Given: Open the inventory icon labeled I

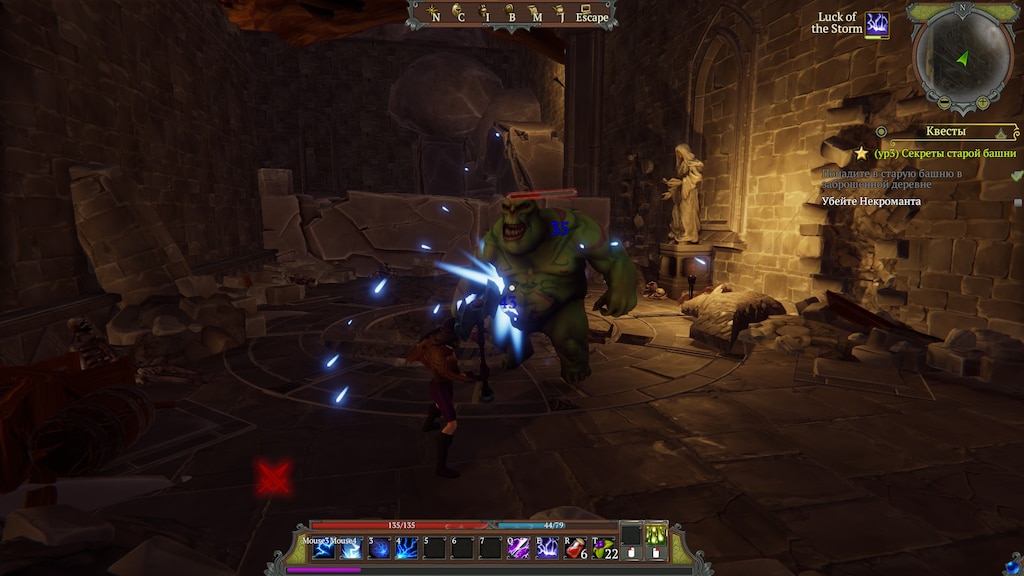Looking at the screenshot, I should pos(485,13).
